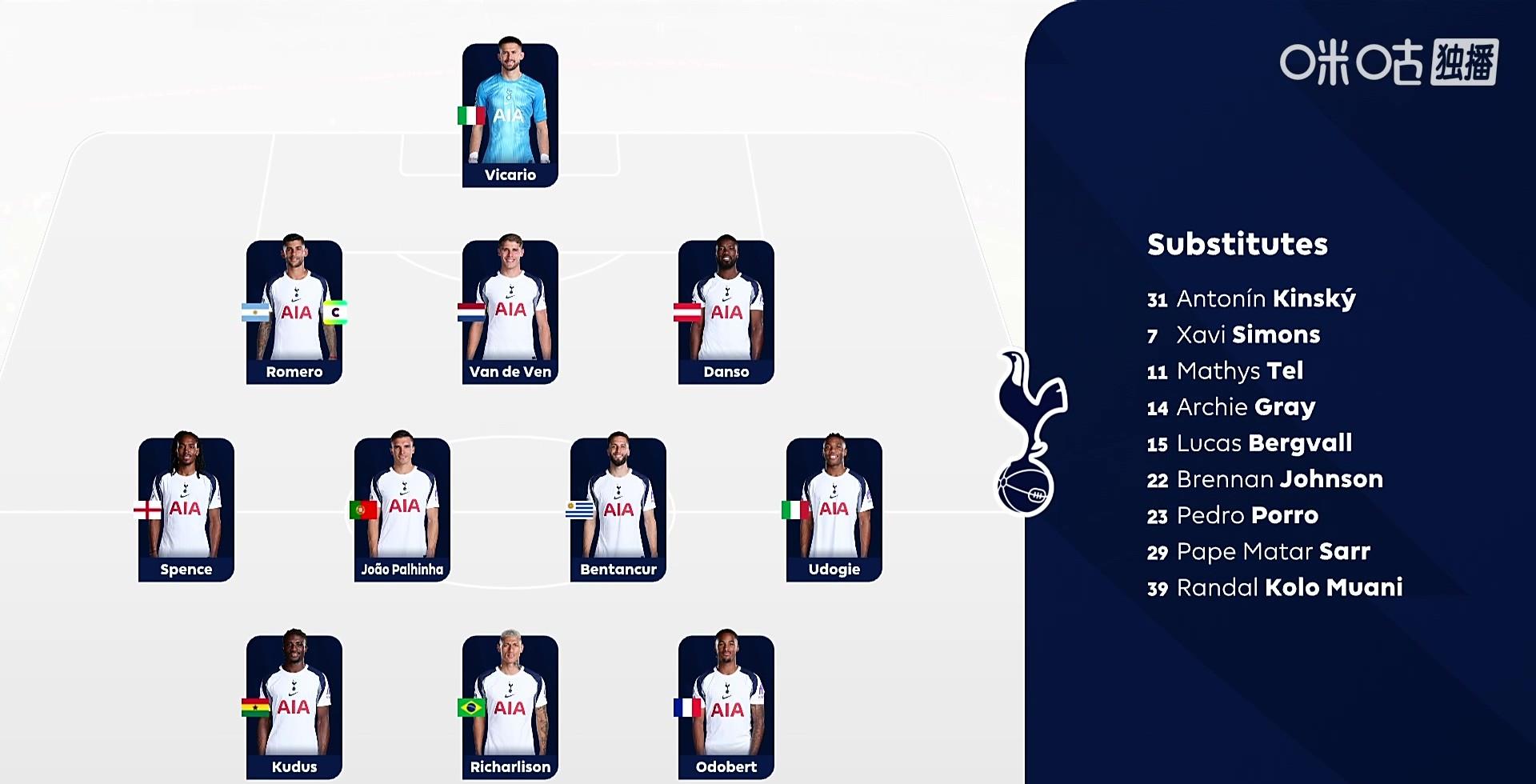Screen dimensions: 1536x784
Task: Choose the Romero captain card
Action: [294, 312]
